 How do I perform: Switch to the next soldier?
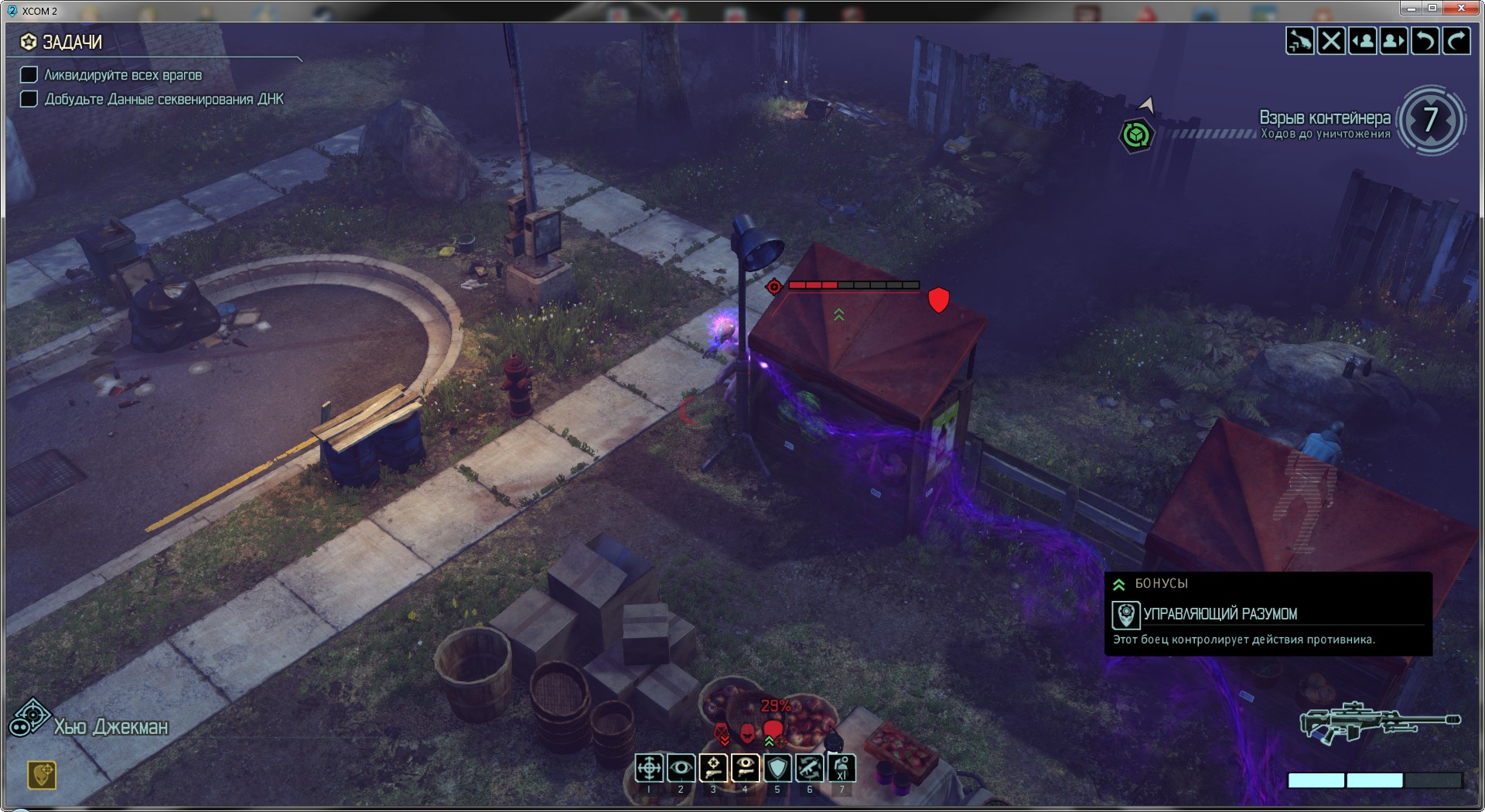tap(1393, 41)
